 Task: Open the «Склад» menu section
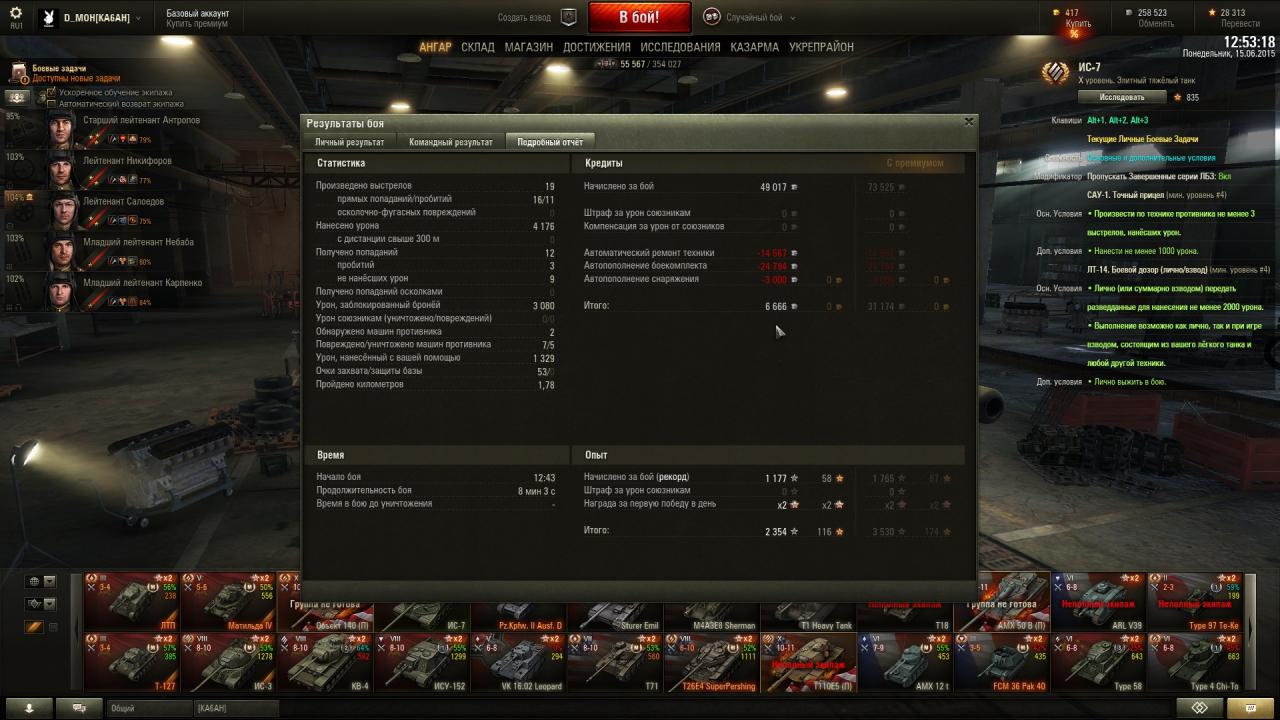point(478,47)
